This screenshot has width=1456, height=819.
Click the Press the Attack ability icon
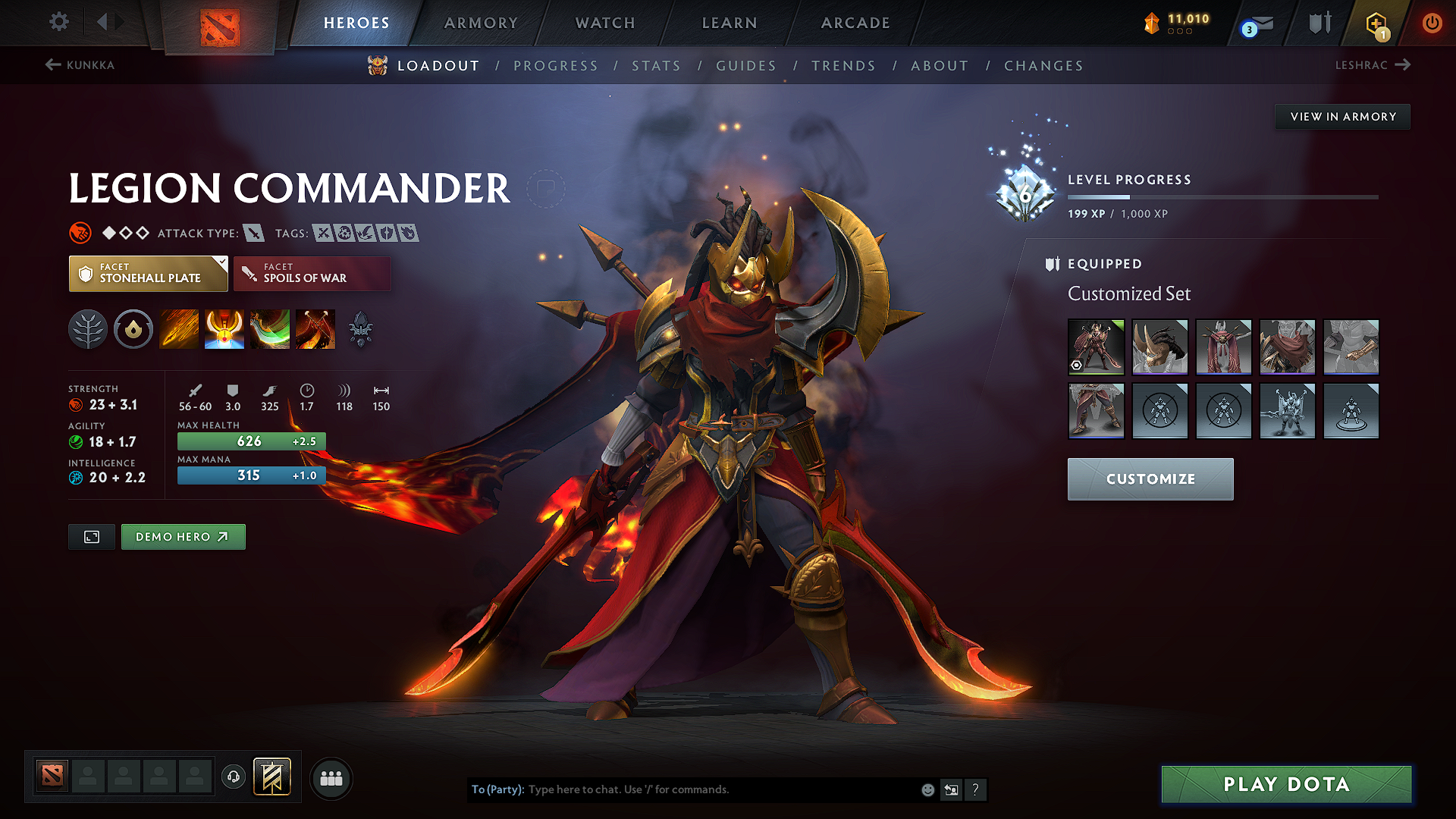click(224, 329)
